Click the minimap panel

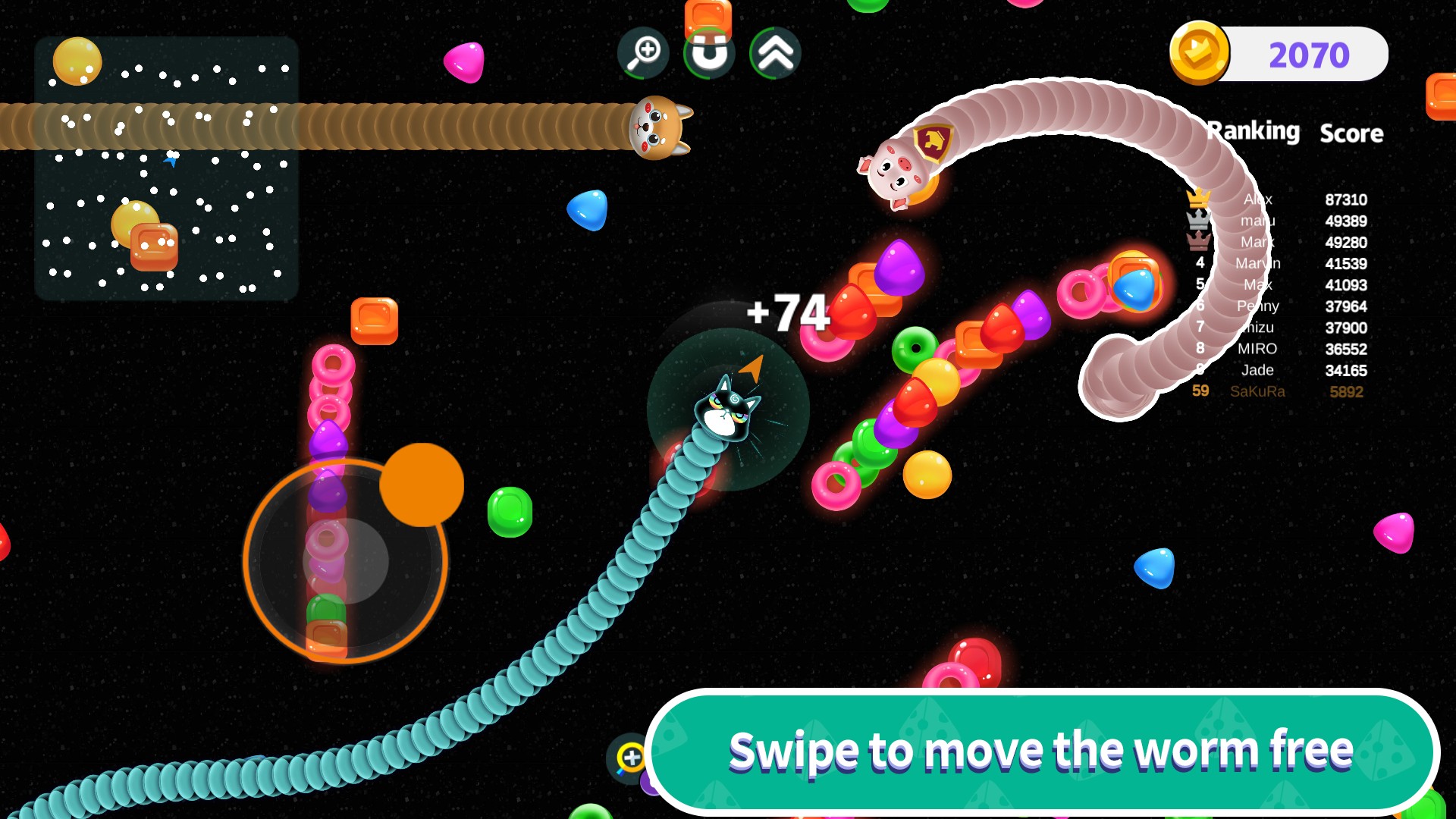(x=167, y=168)
